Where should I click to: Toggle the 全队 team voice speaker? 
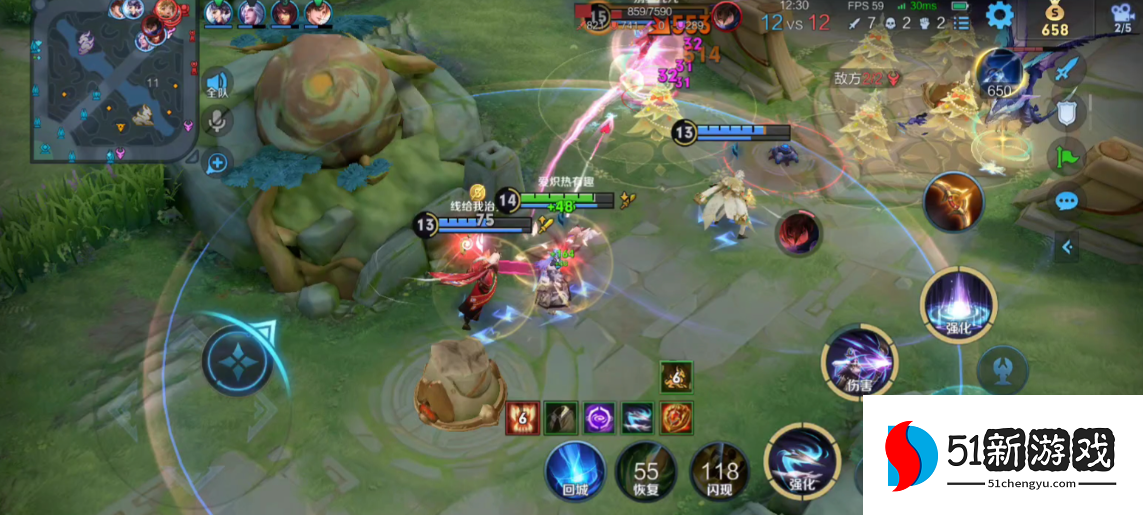(217, 84)
